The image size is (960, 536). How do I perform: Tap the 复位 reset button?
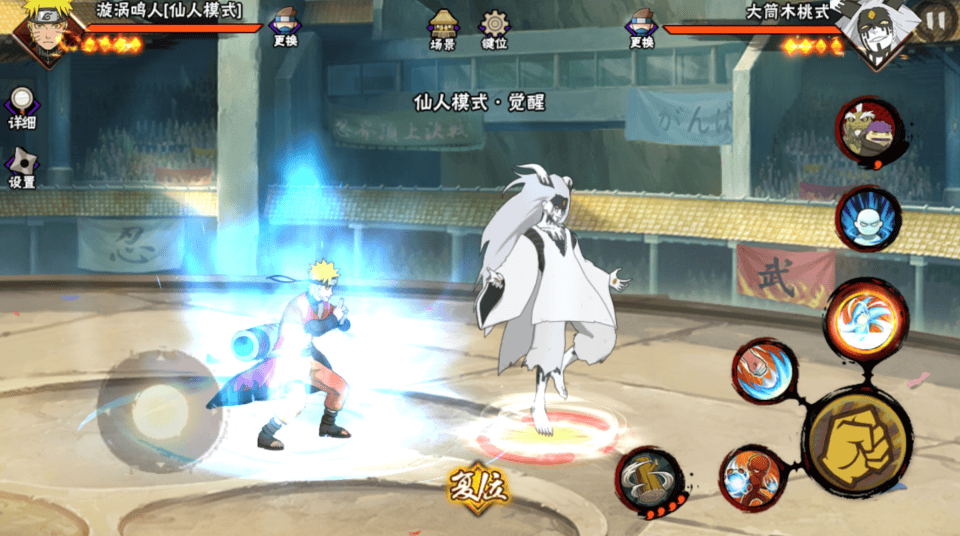(x=478, y=488)
